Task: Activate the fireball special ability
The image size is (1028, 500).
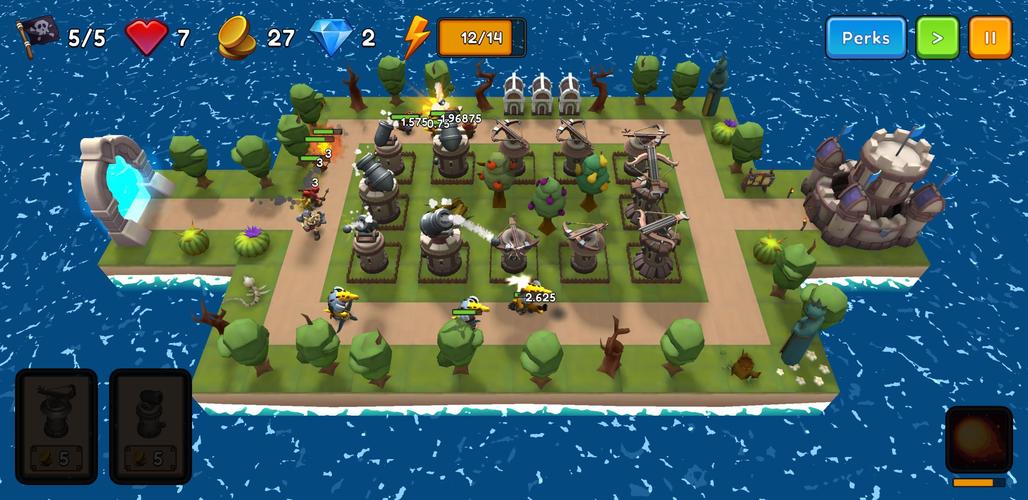Action: 978,439
